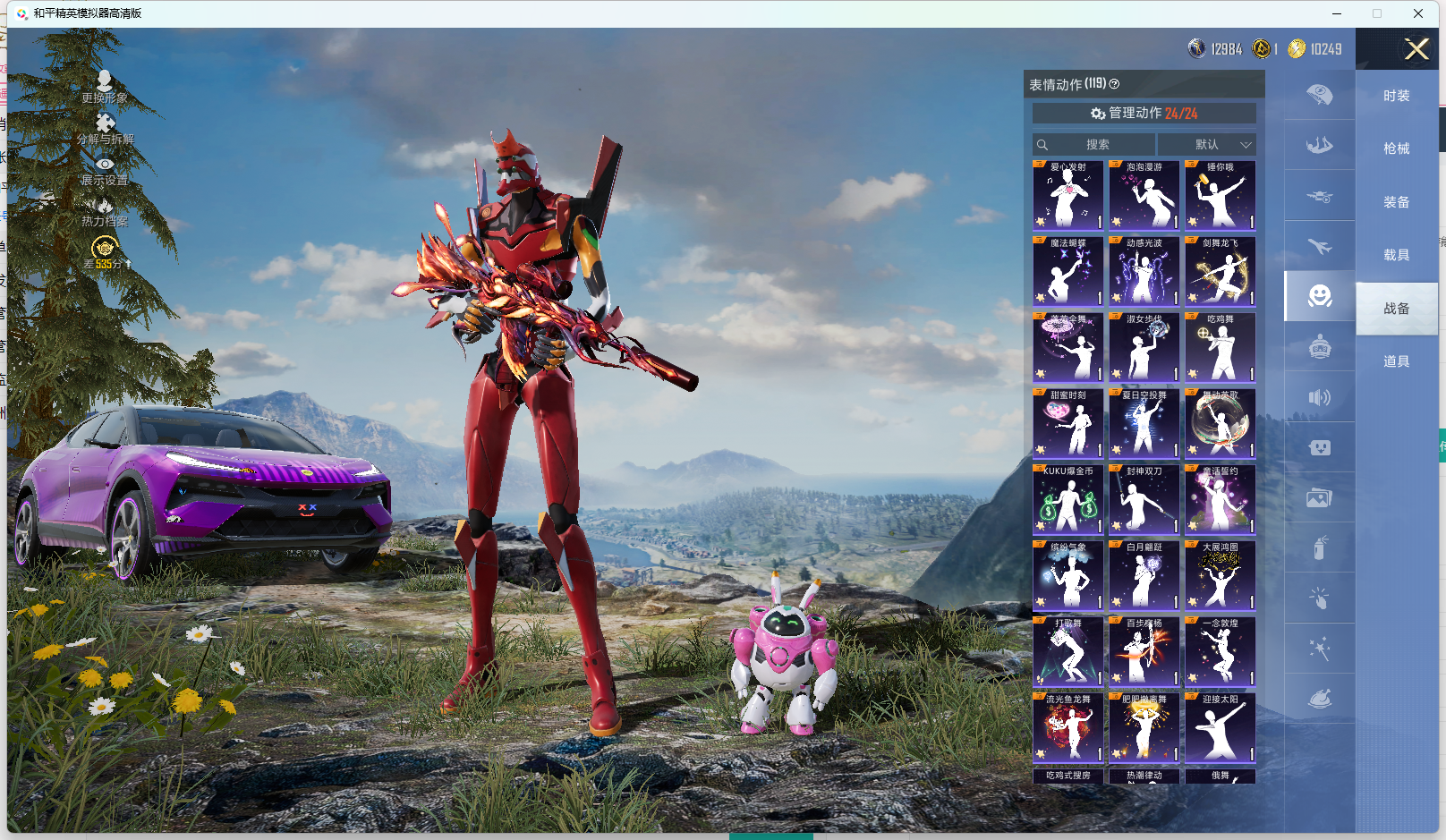Select the 吃鸡舞 emote tile

pyautogui.click(x=1220, y=347)
